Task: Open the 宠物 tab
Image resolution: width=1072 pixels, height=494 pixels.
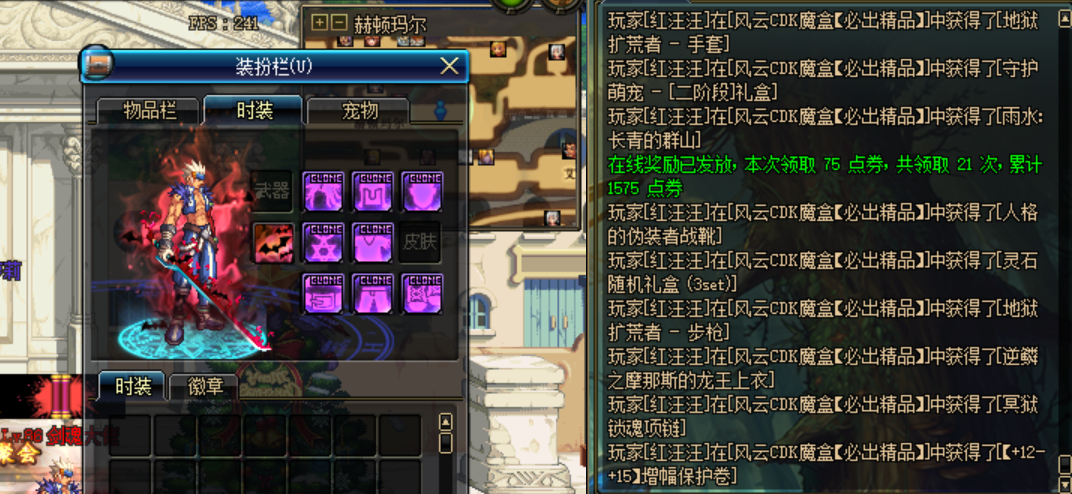Action: tap(359, 110)
